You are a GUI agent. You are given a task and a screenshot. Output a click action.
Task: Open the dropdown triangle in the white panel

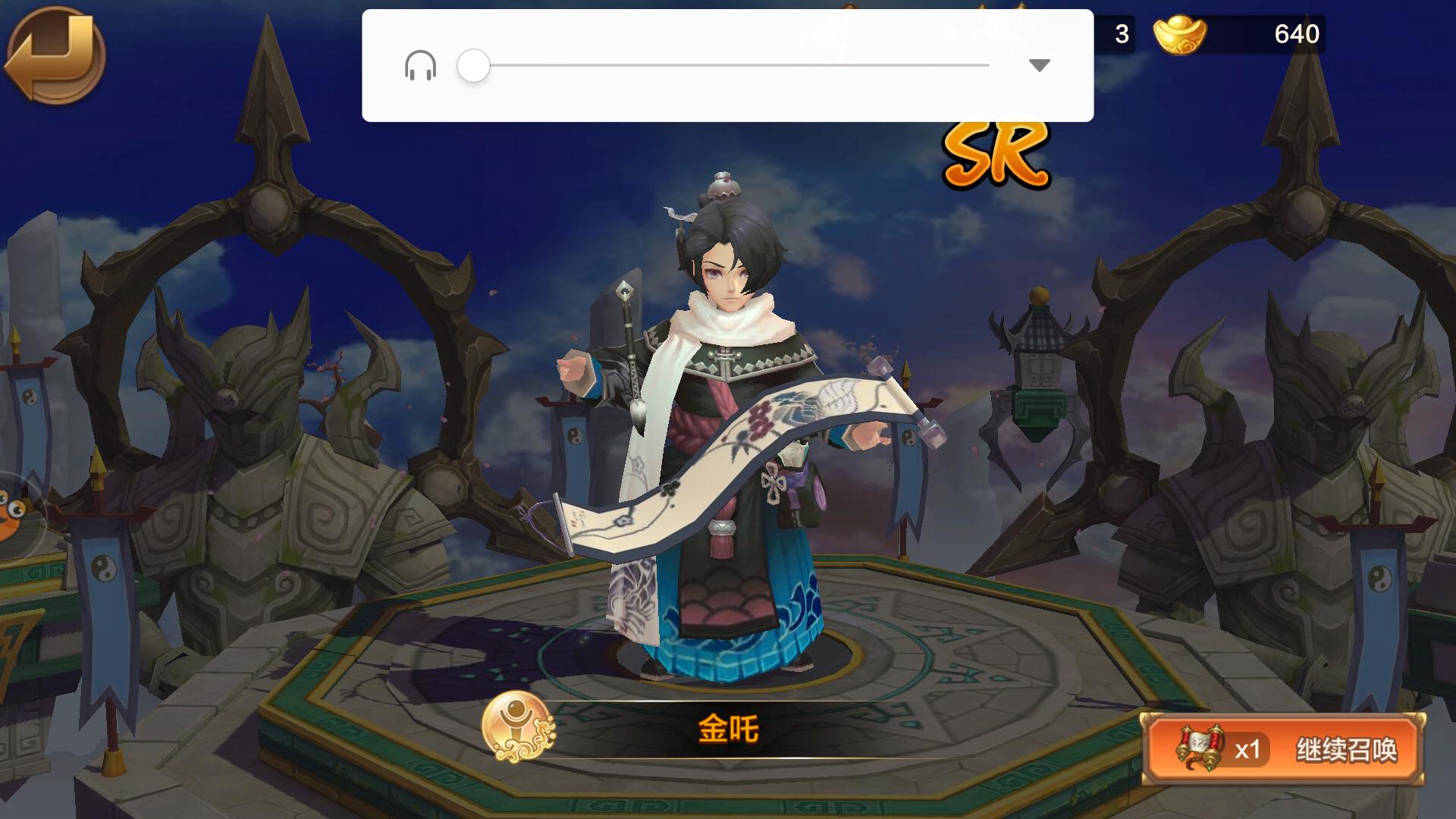(x=1037, y=67)
